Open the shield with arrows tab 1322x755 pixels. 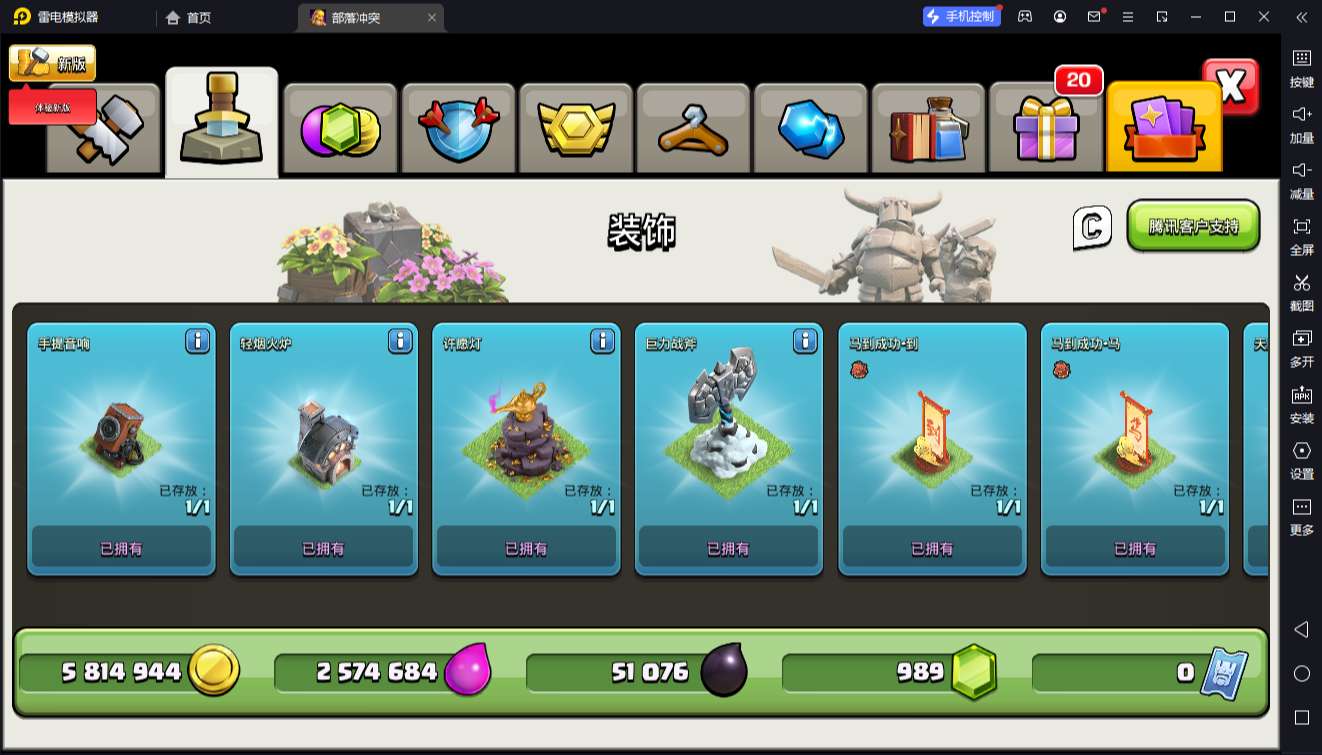pos(458,130)
